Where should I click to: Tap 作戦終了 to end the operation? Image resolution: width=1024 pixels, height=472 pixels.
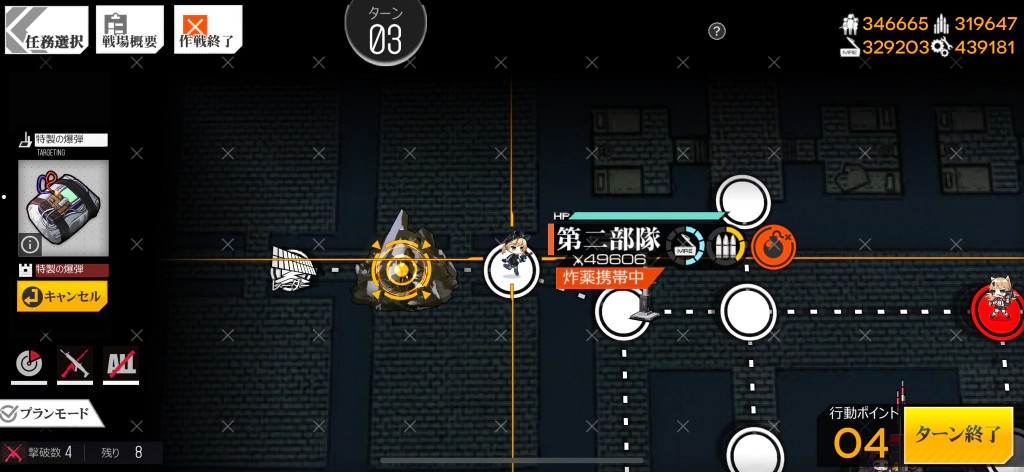(x=207, y=30)
